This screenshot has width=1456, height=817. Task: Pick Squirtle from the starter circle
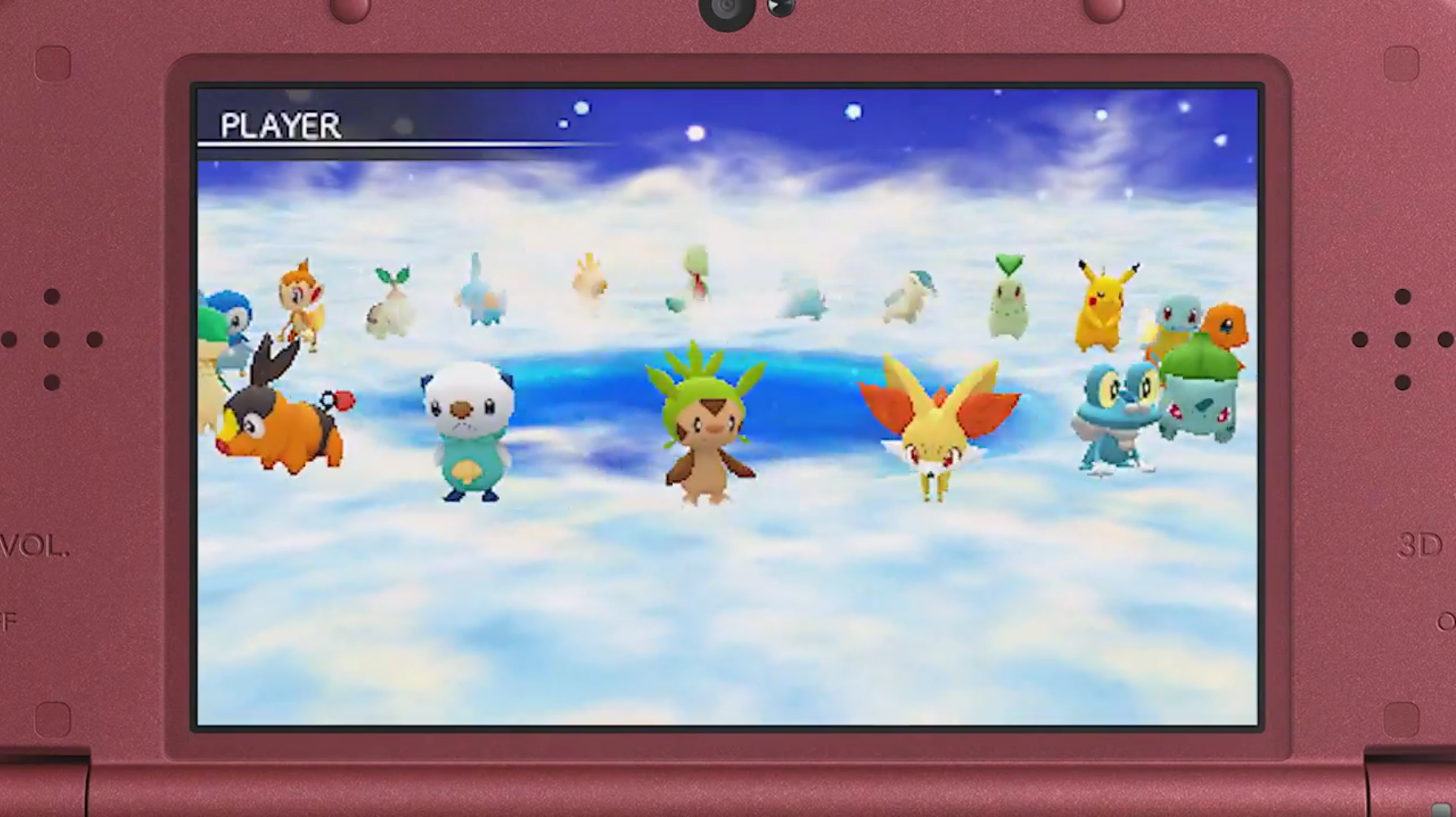coord(1175,321)
